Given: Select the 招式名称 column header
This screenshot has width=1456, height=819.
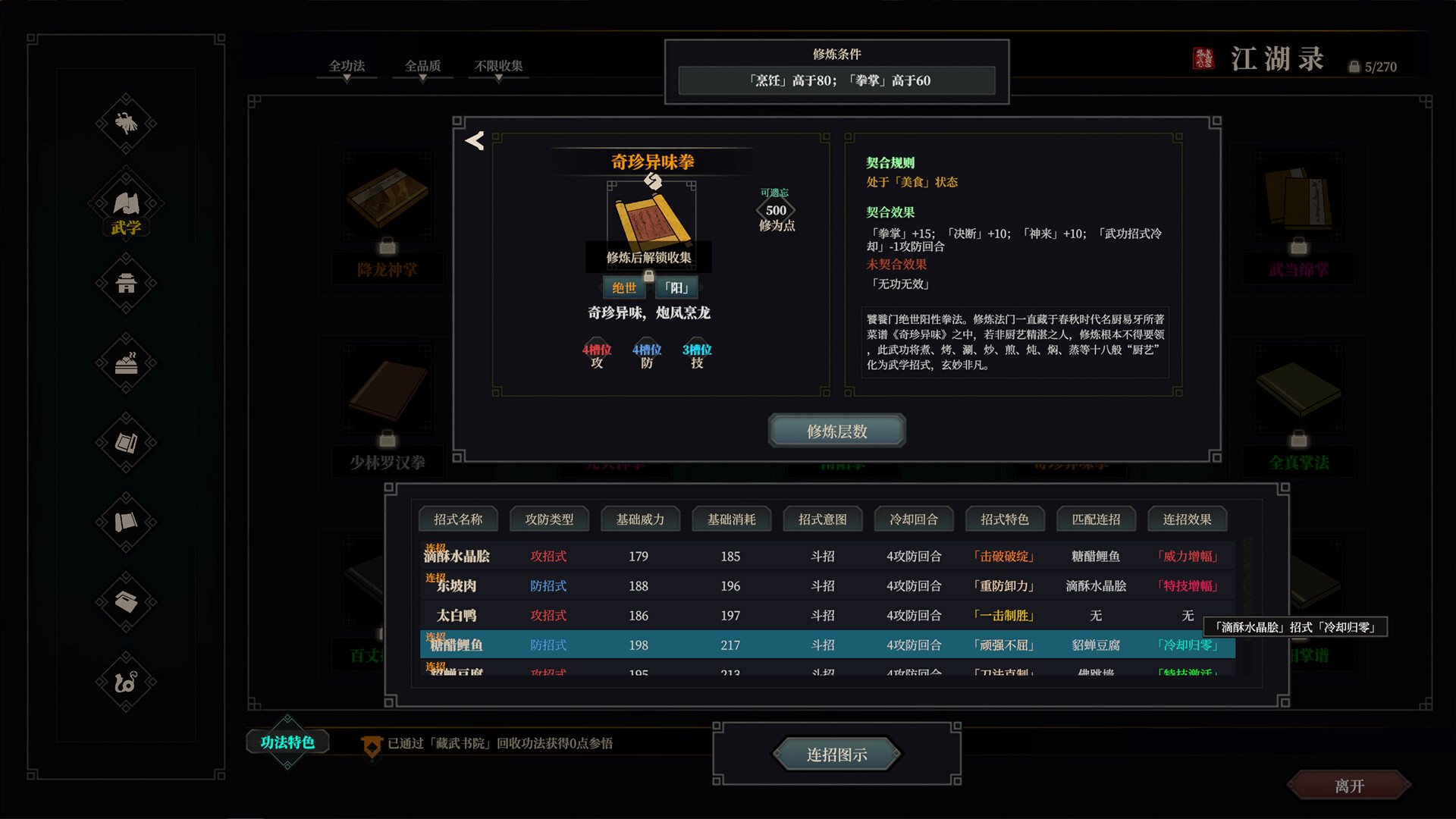Looking at the screenshot, I should pyautogui.click(x=459, y=519).
